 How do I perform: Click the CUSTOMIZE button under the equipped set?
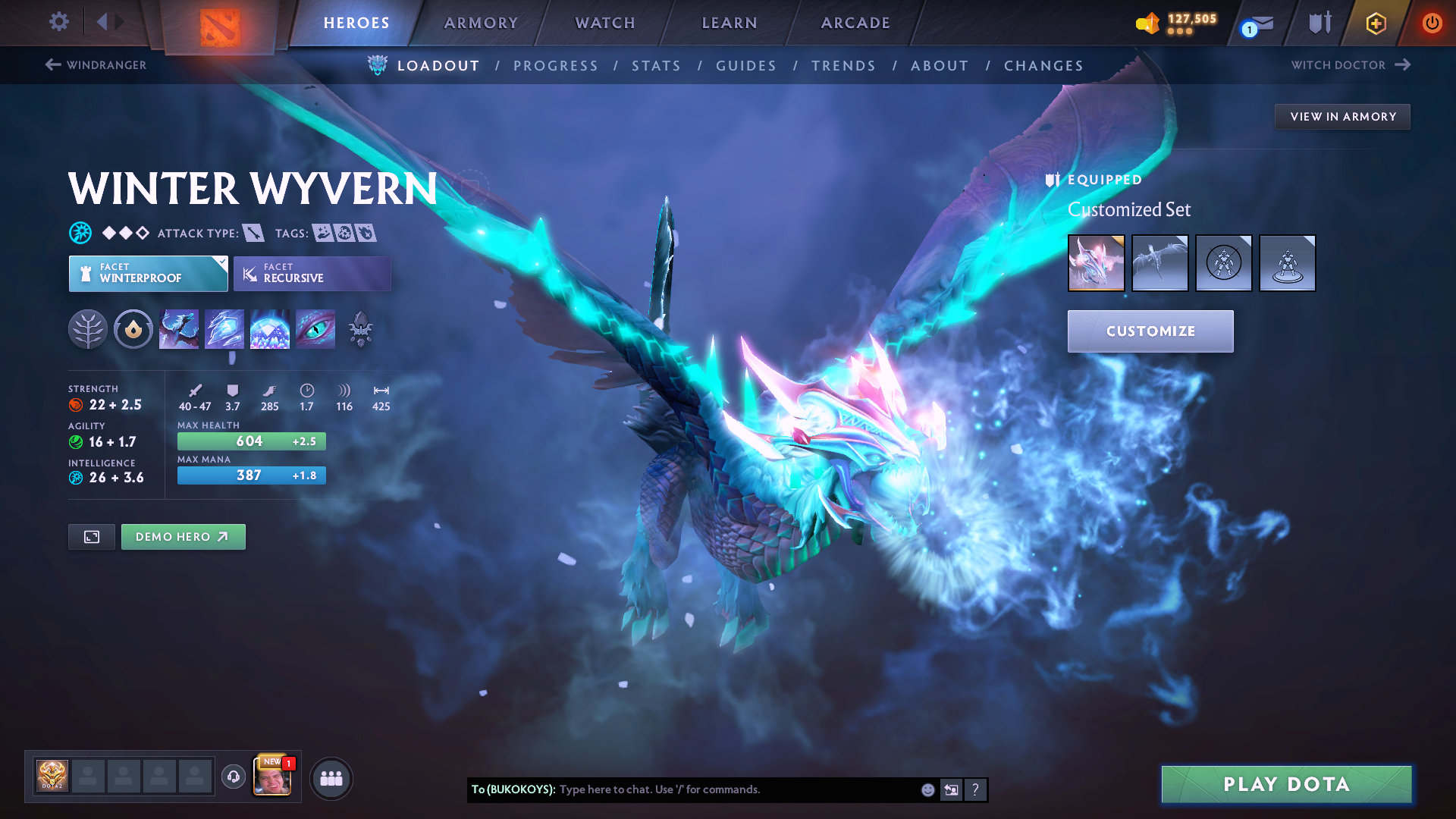[x=1150, y=331]
